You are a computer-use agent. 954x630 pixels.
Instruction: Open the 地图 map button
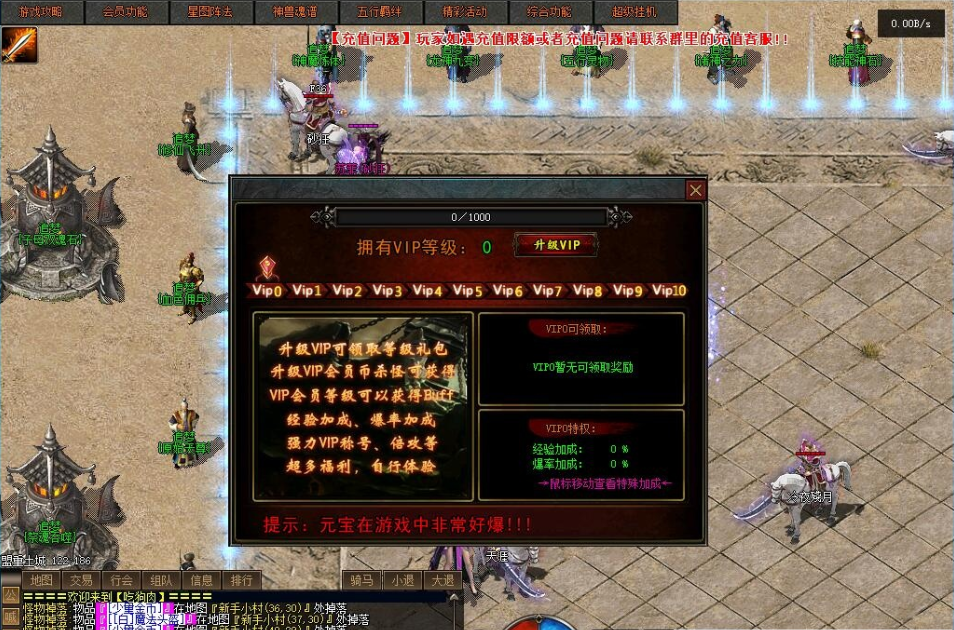(41, 580)
